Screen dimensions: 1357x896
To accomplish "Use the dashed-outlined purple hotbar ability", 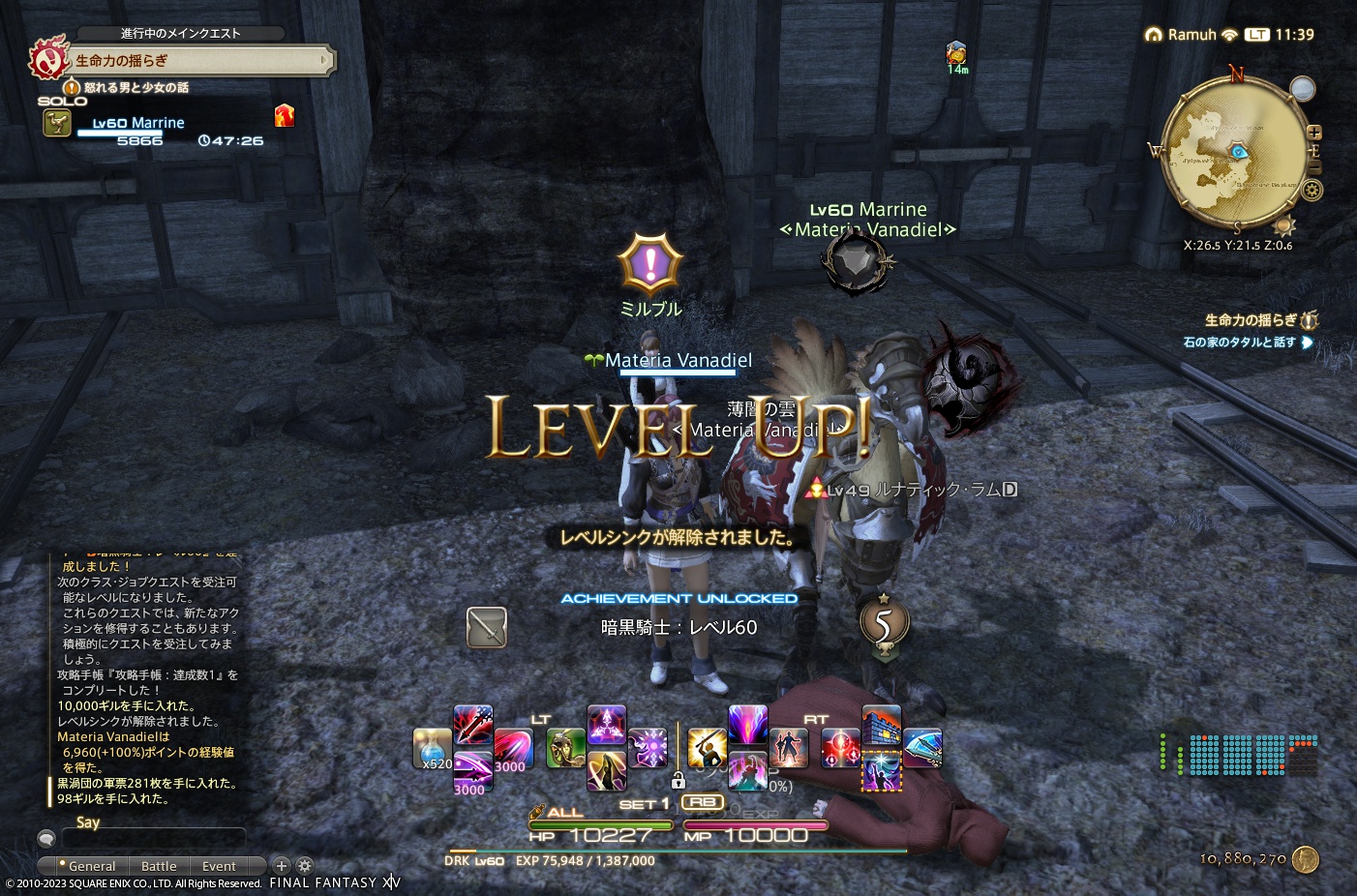I will (x=881, y=772).
